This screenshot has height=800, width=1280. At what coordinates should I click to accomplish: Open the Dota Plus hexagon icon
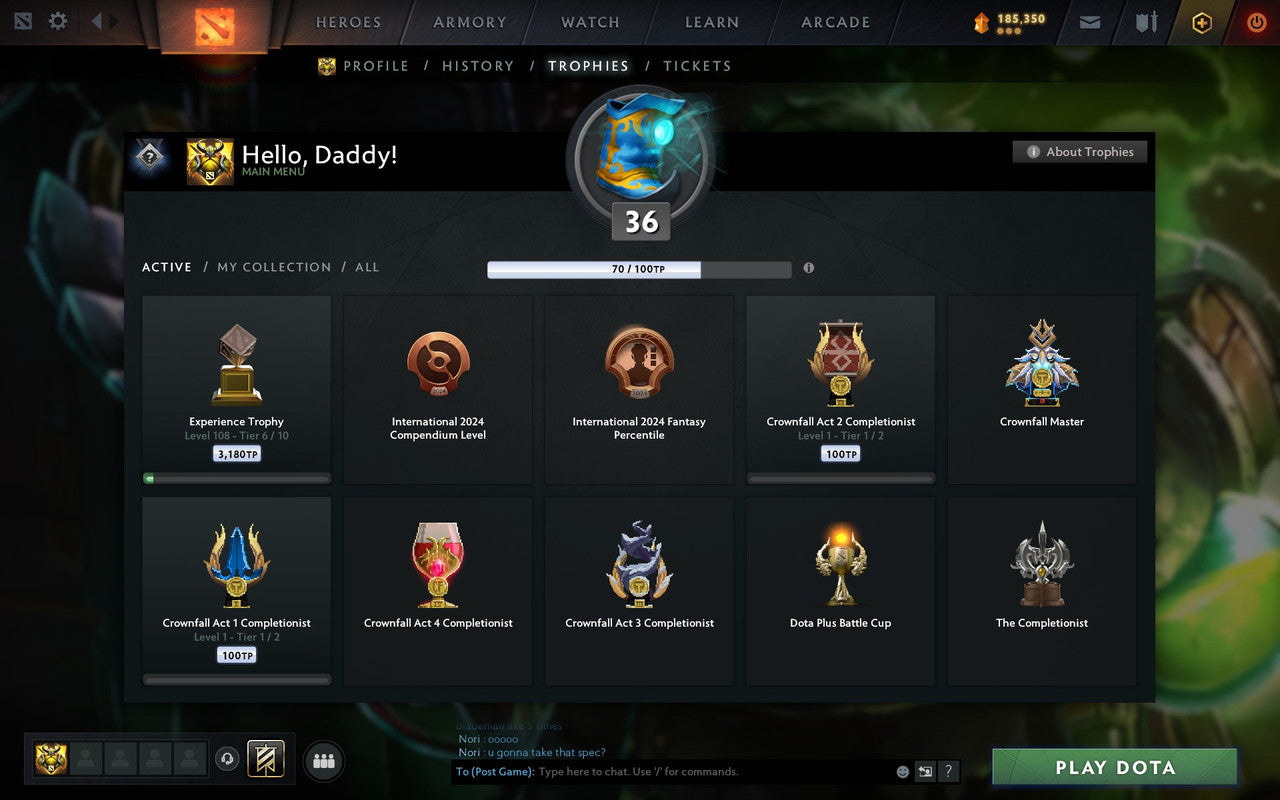click(1201, 22)
